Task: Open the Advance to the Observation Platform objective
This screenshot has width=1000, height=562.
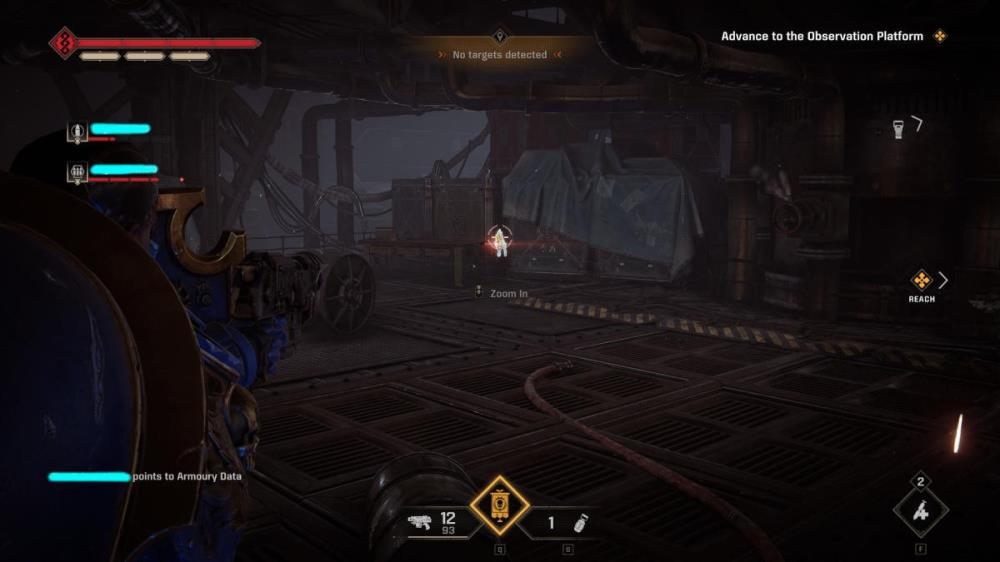Action: [x=823, y=36]
